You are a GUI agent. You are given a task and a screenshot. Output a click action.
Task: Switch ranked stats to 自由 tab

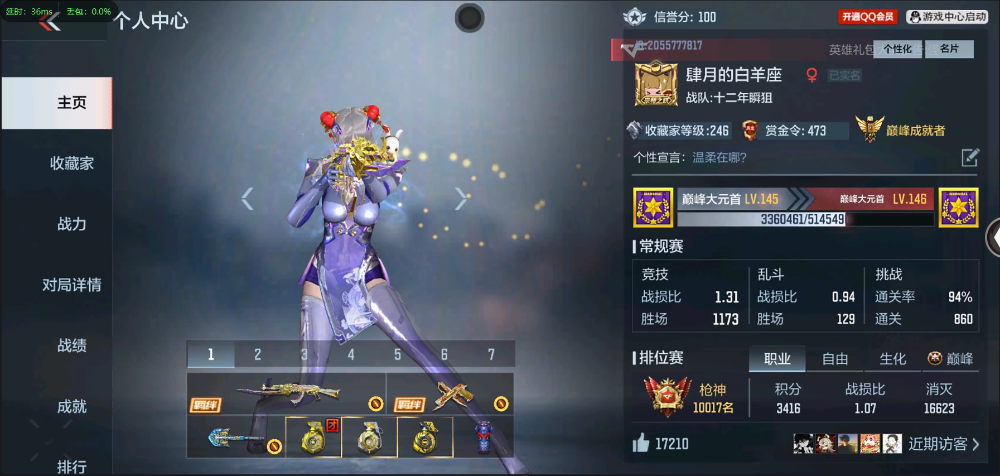[835, 359]
